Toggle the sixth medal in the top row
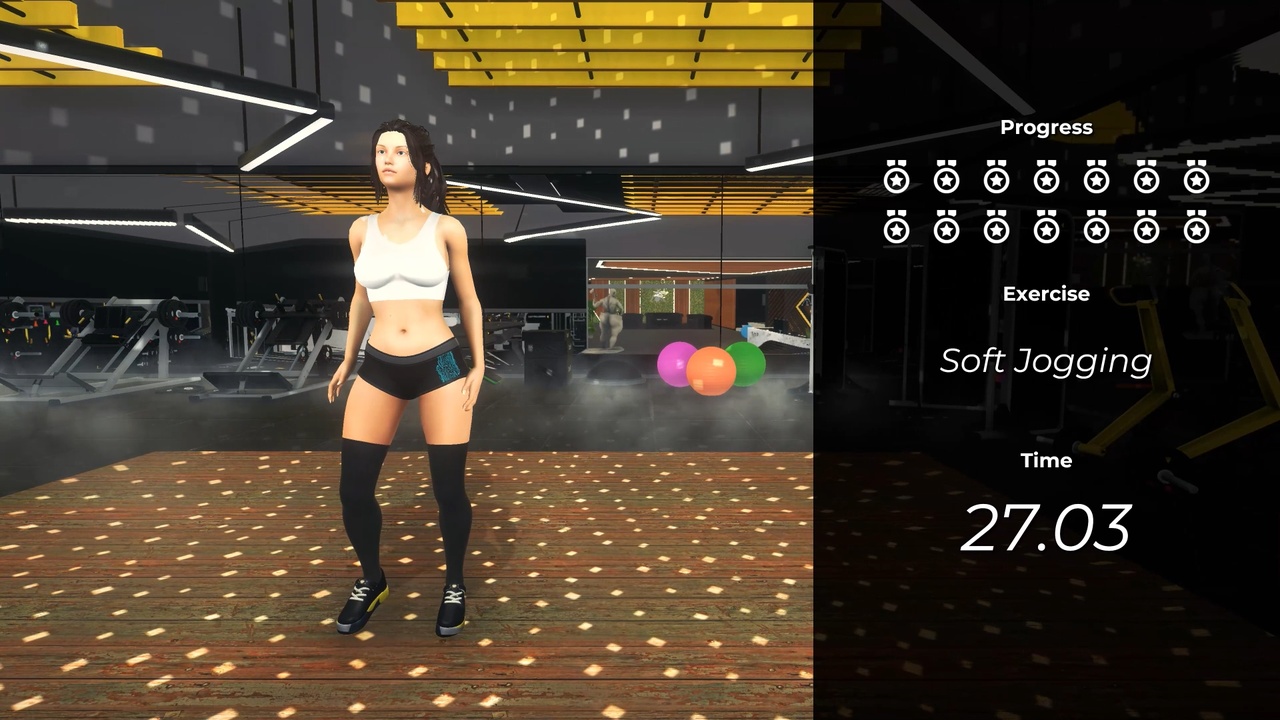Screen dimensions: 1280x720 [1146, 180]
